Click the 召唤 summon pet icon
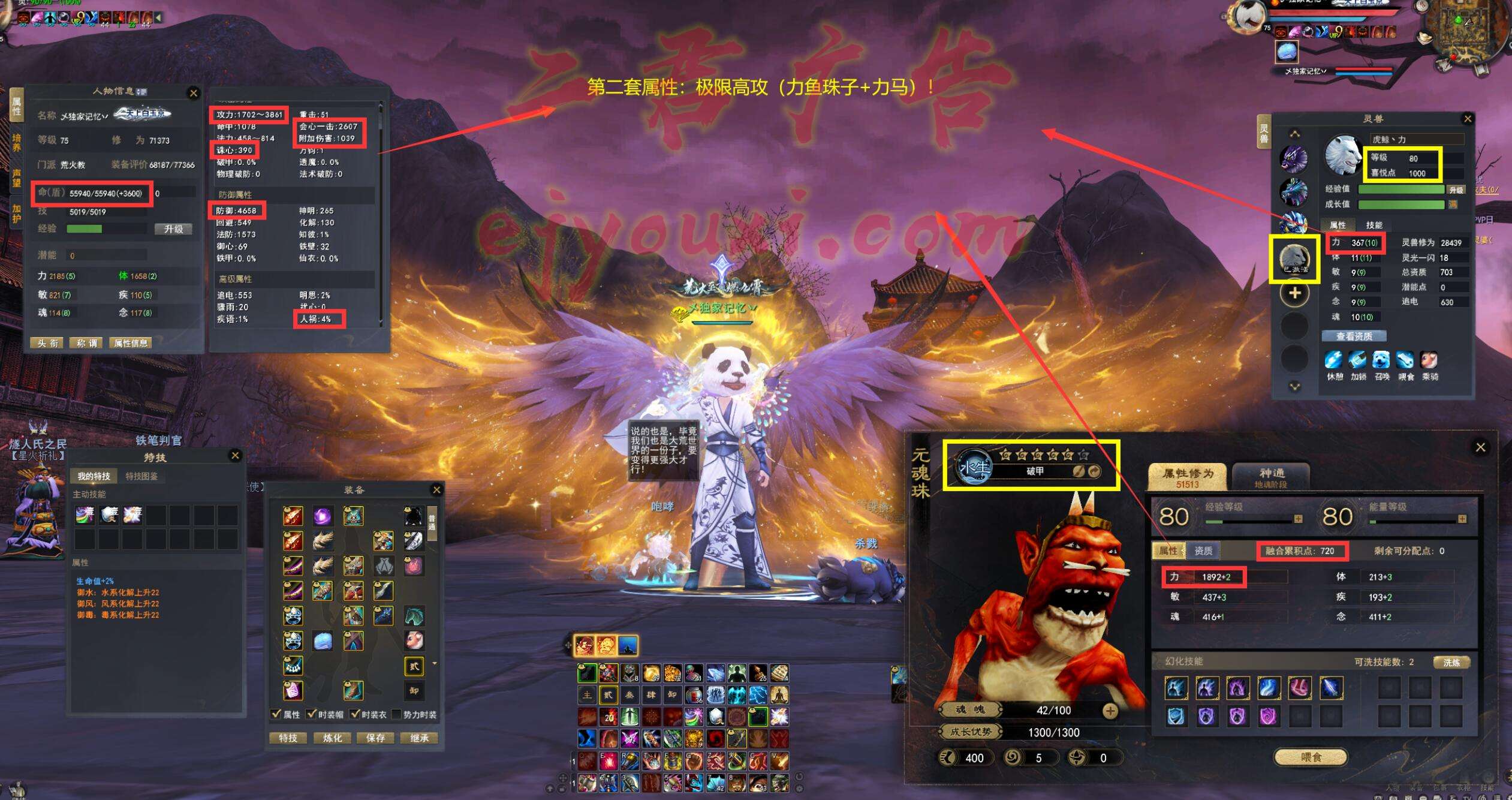Viewport: 1512px width, 800px height. tap(1381, 362)
